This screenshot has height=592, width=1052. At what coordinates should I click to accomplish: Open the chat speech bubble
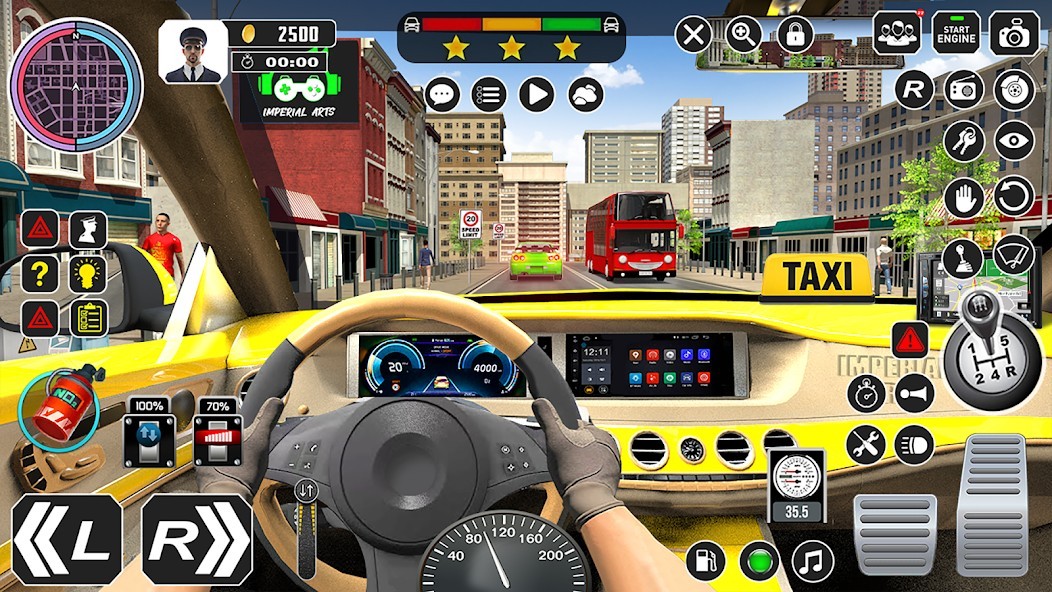click(442, 95)
